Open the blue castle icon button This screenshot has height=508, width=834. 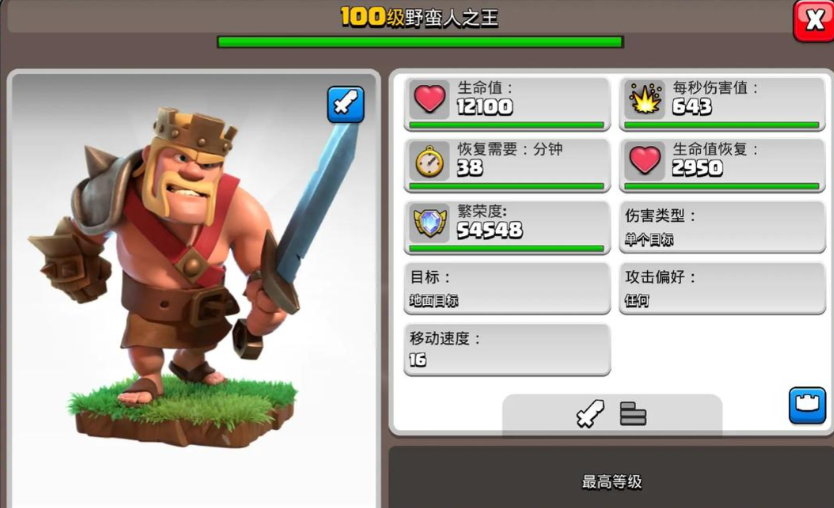pos(807,405)
